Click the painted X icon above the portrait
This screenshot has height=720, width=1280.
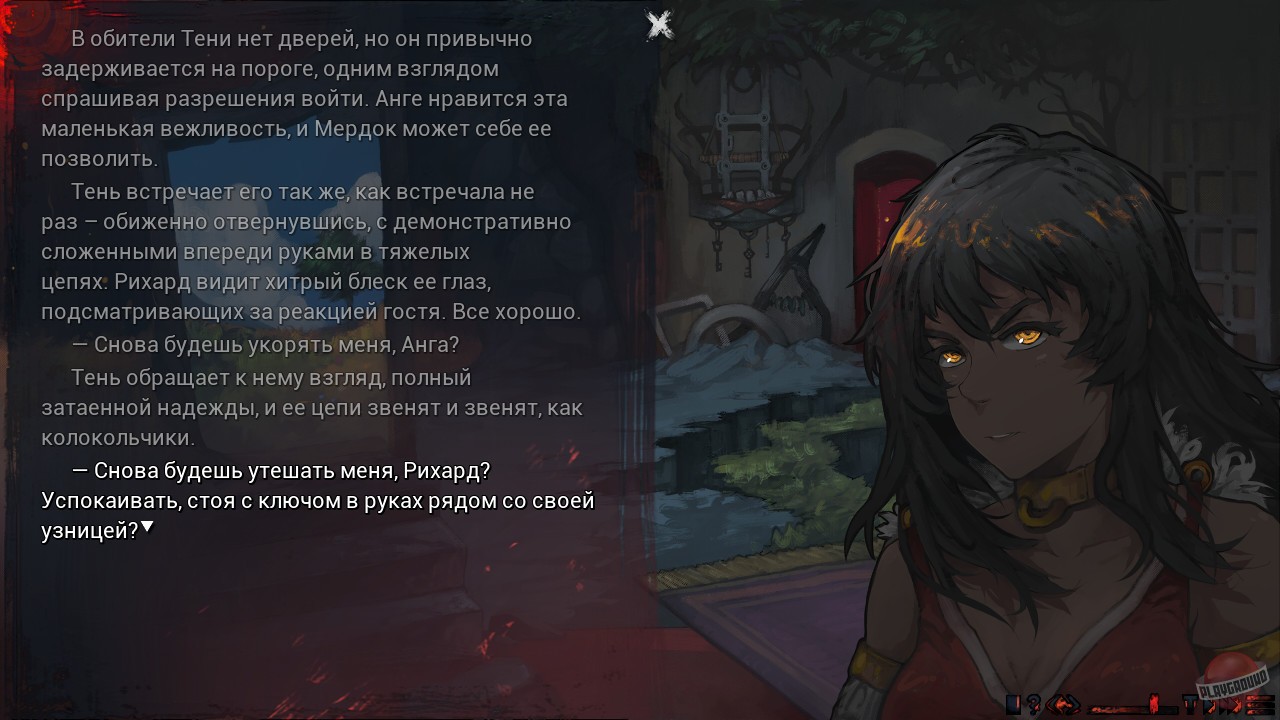pos(658,22)
